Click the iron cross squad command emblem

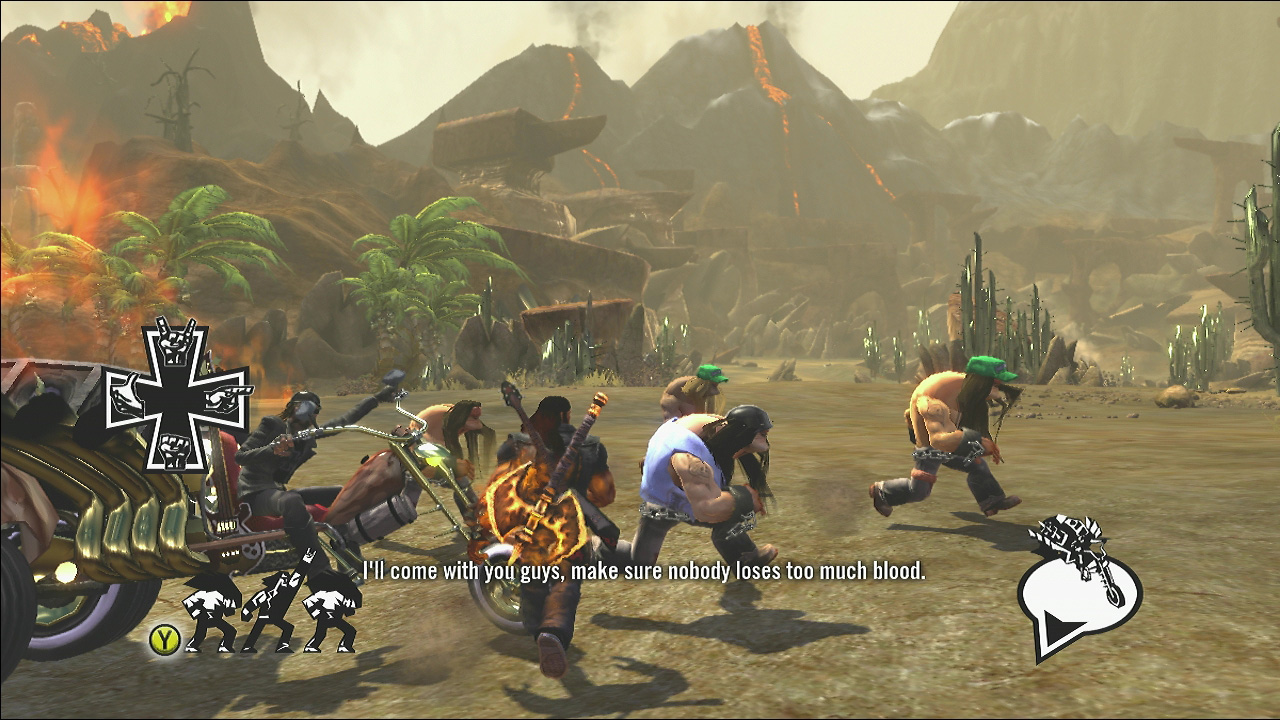pyautogui.click(x=177, y=393)
